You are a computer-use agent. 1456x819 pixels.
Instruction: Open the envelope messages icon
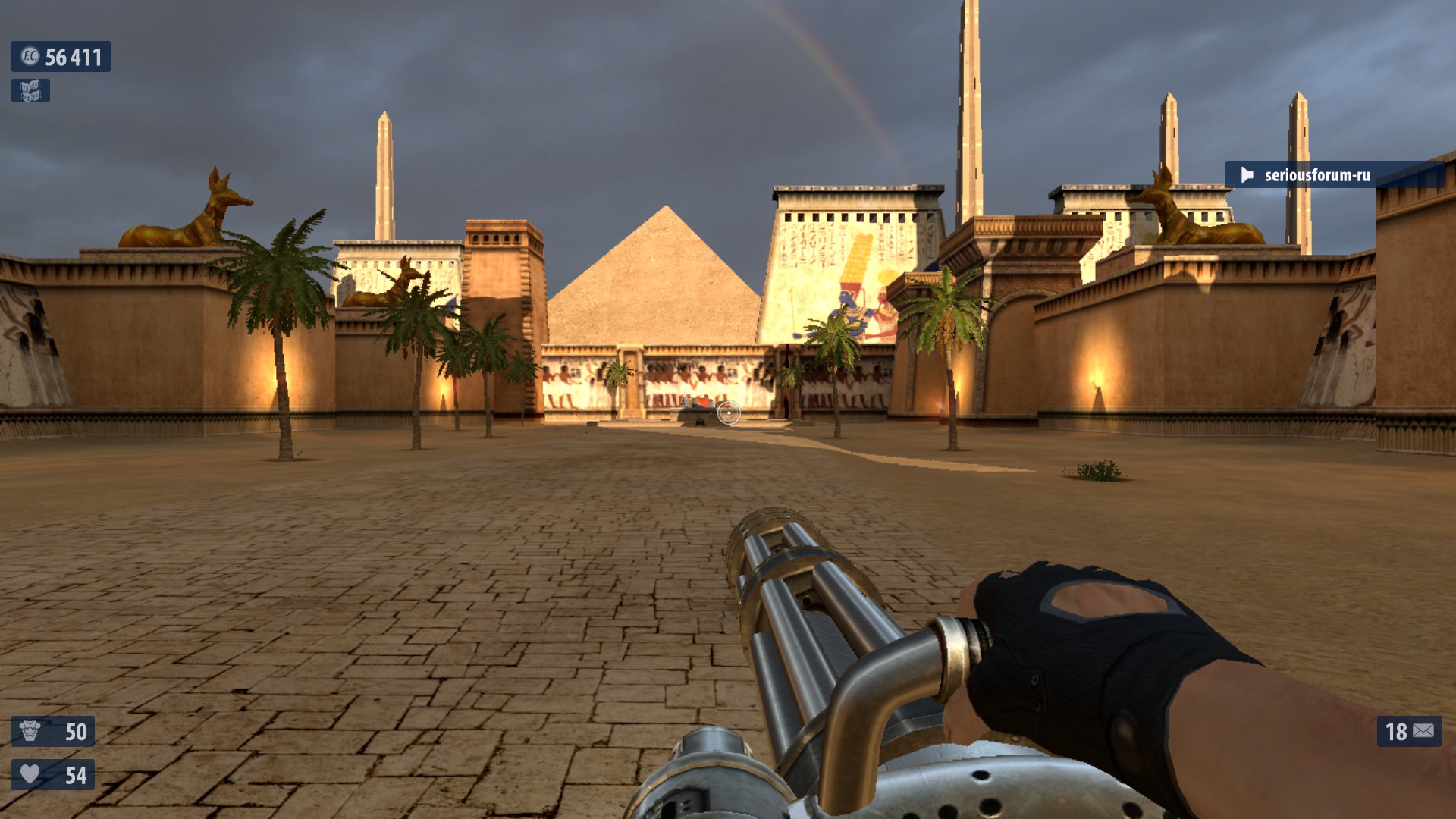1423,731
